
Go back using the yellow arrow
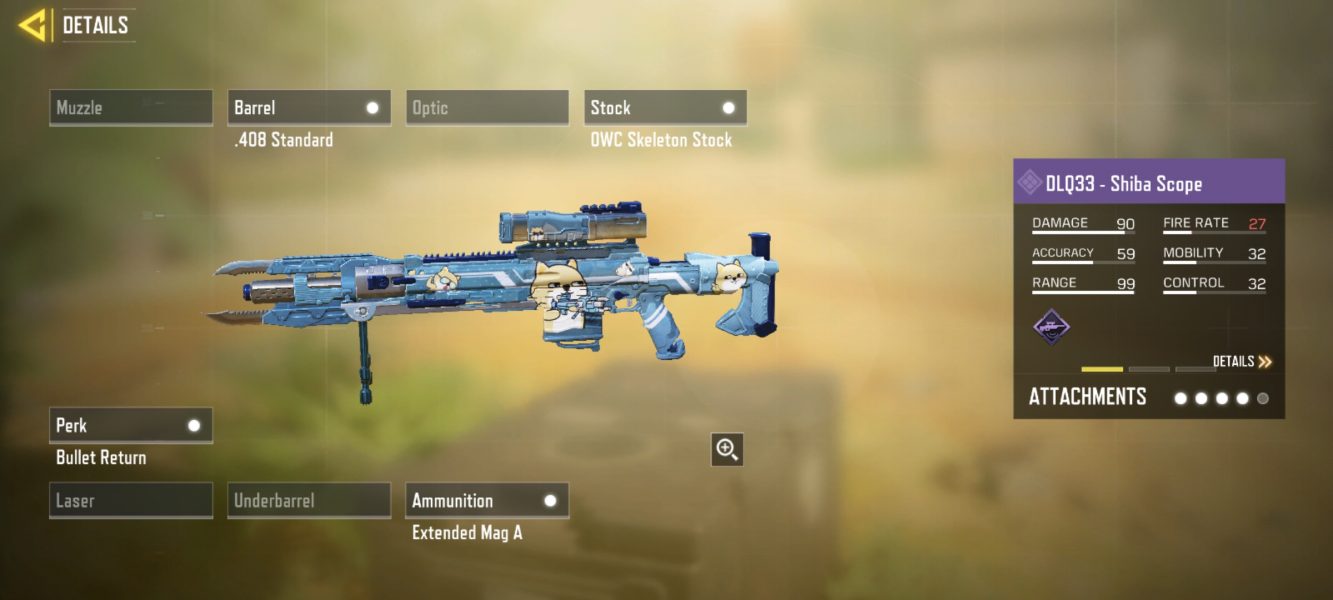pyautogui.click(x=33, y=26)
